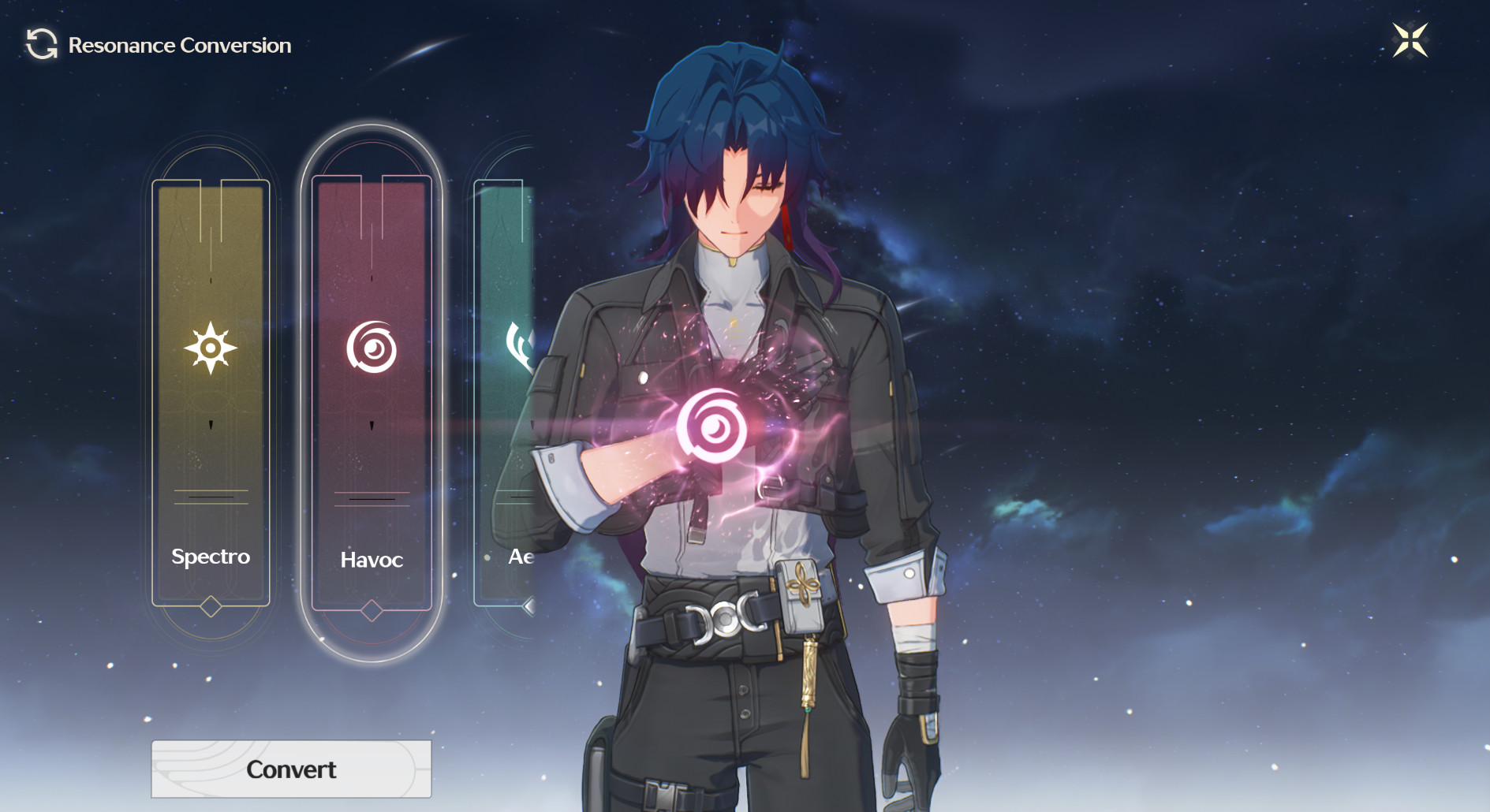Click the Resonance Conversion refresh icon
The image size is (1490, 812).
click(x=41, y=45)
